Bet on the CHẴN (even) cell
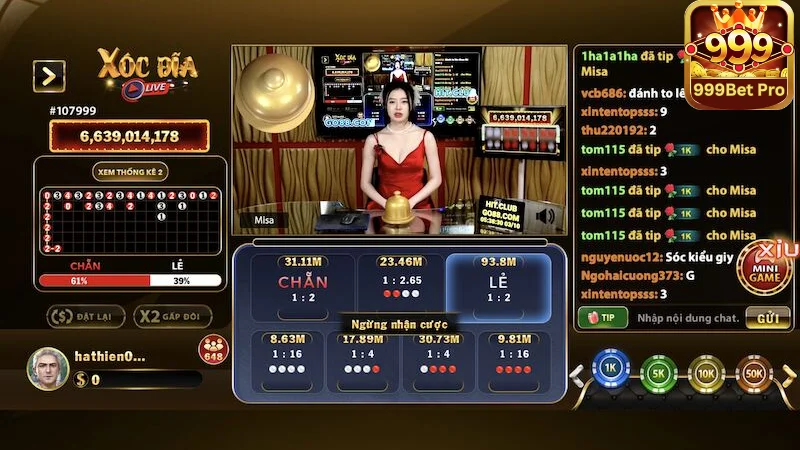The width and height of the screenshot is (800, 450). pos(303,283)
